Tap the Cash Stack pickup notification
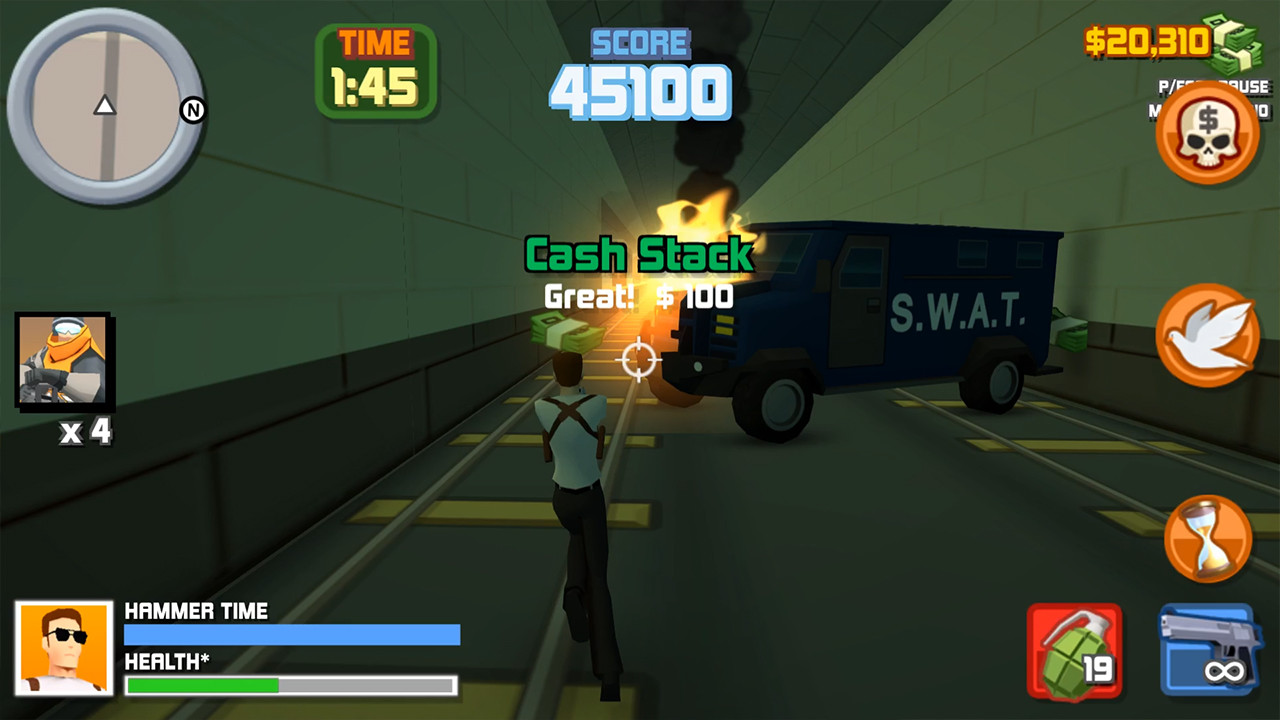 coord(640,255)
